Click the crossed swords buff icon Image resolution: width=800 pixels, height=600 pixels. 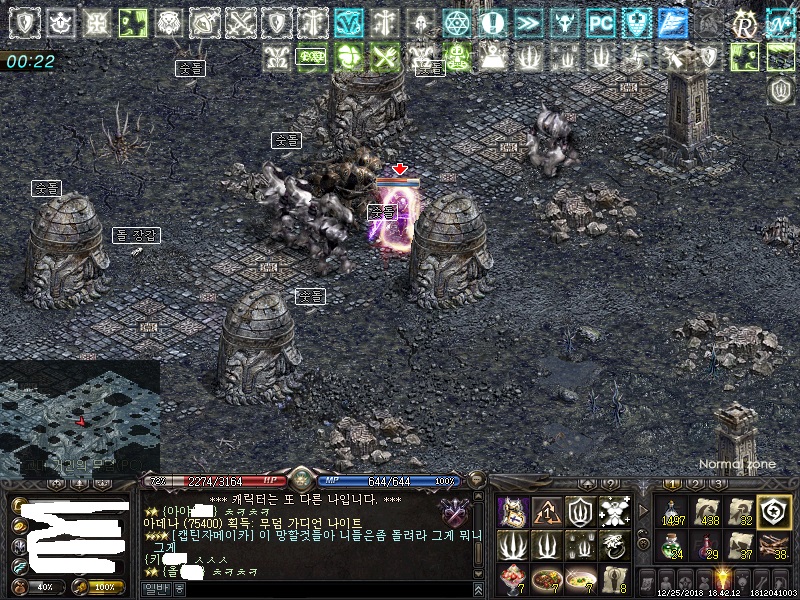click(x=241, y=22)
